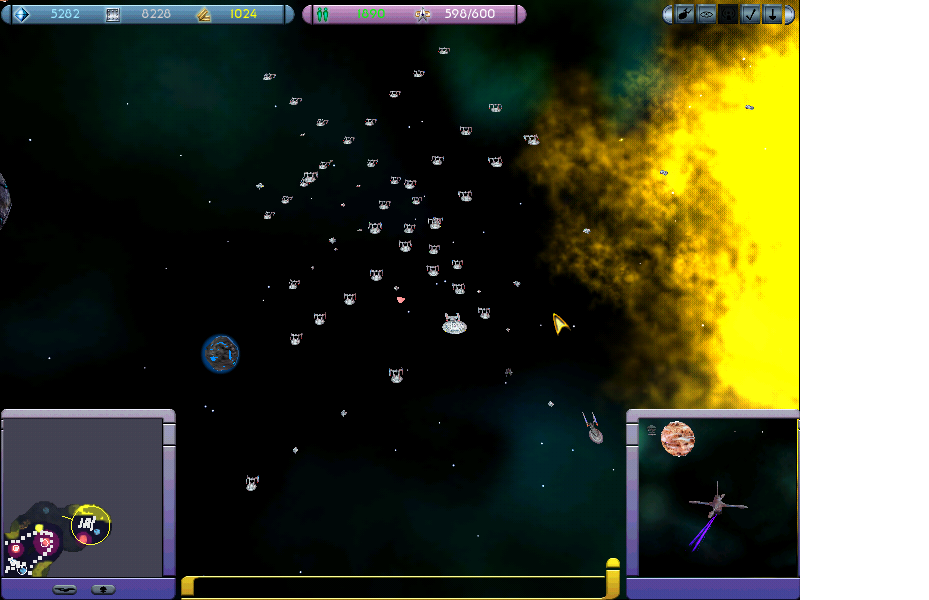Image resolution: width=929 pixels, height=600 pixels.
Task: Open the down-arrow menu button
Action: click(772, 14)
